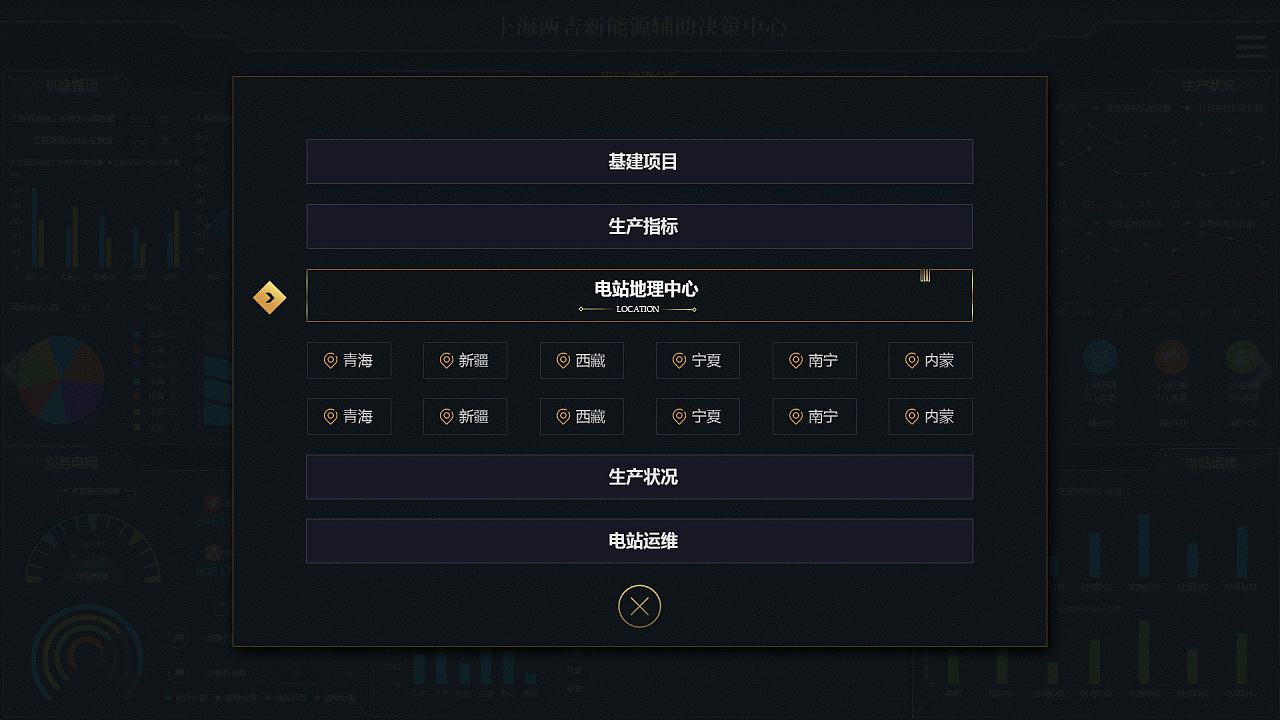Viewport: 1280px width, 720px height.
Task: Select the 宁夏 location pin icon
Action: pyautogui.click(x=679, y=360)
